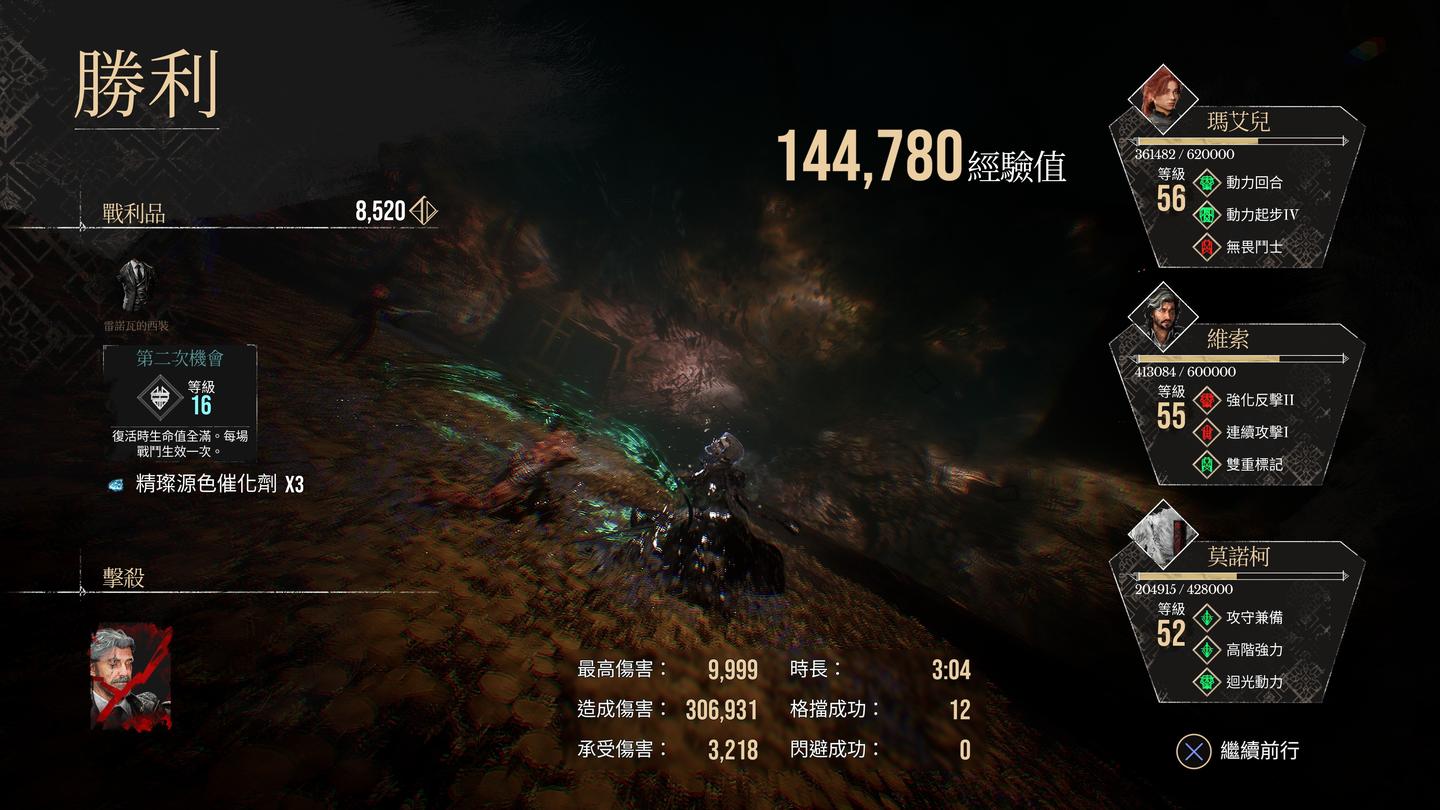Select 莫諾柯's character portrait

(x=1162, y=533)
